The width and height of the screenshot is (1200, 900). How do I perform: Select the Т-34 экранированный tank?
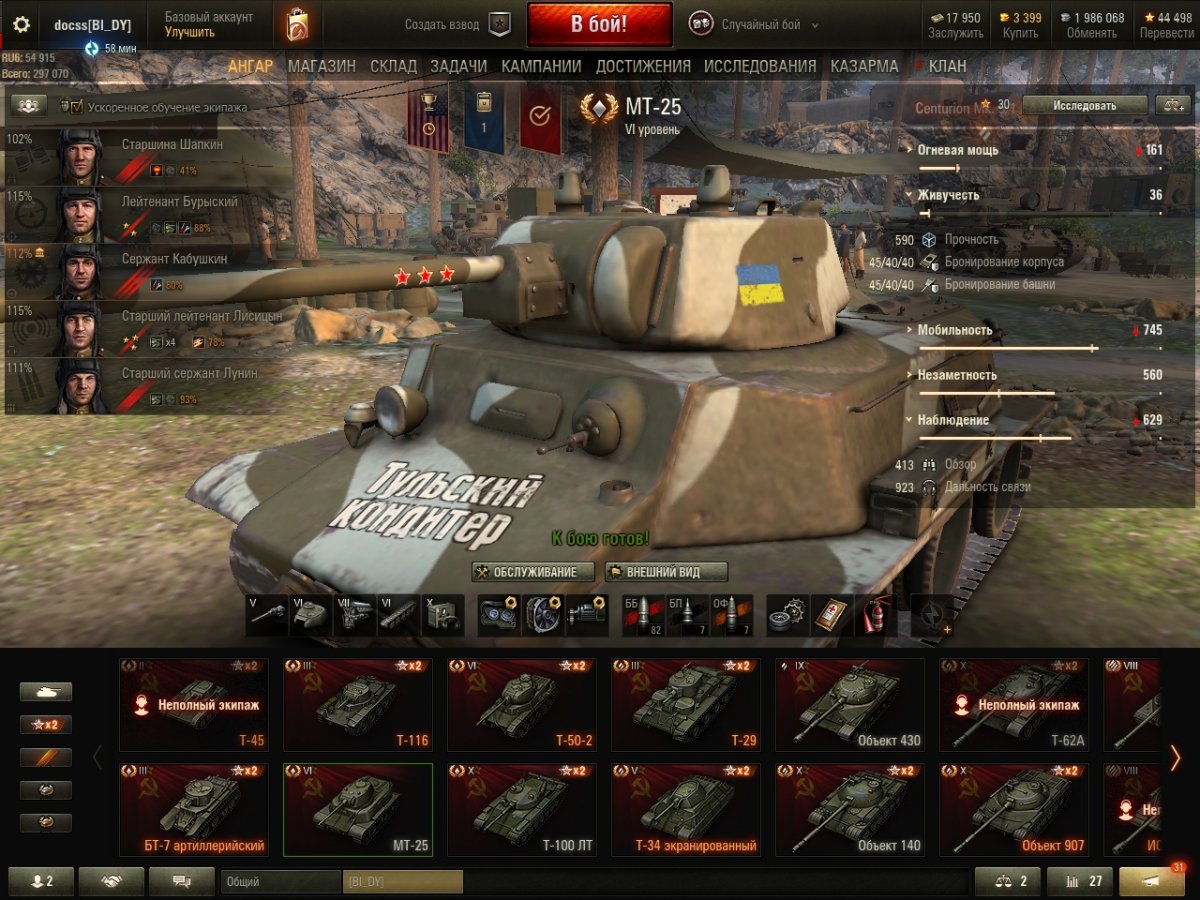(x=685, y=811)
